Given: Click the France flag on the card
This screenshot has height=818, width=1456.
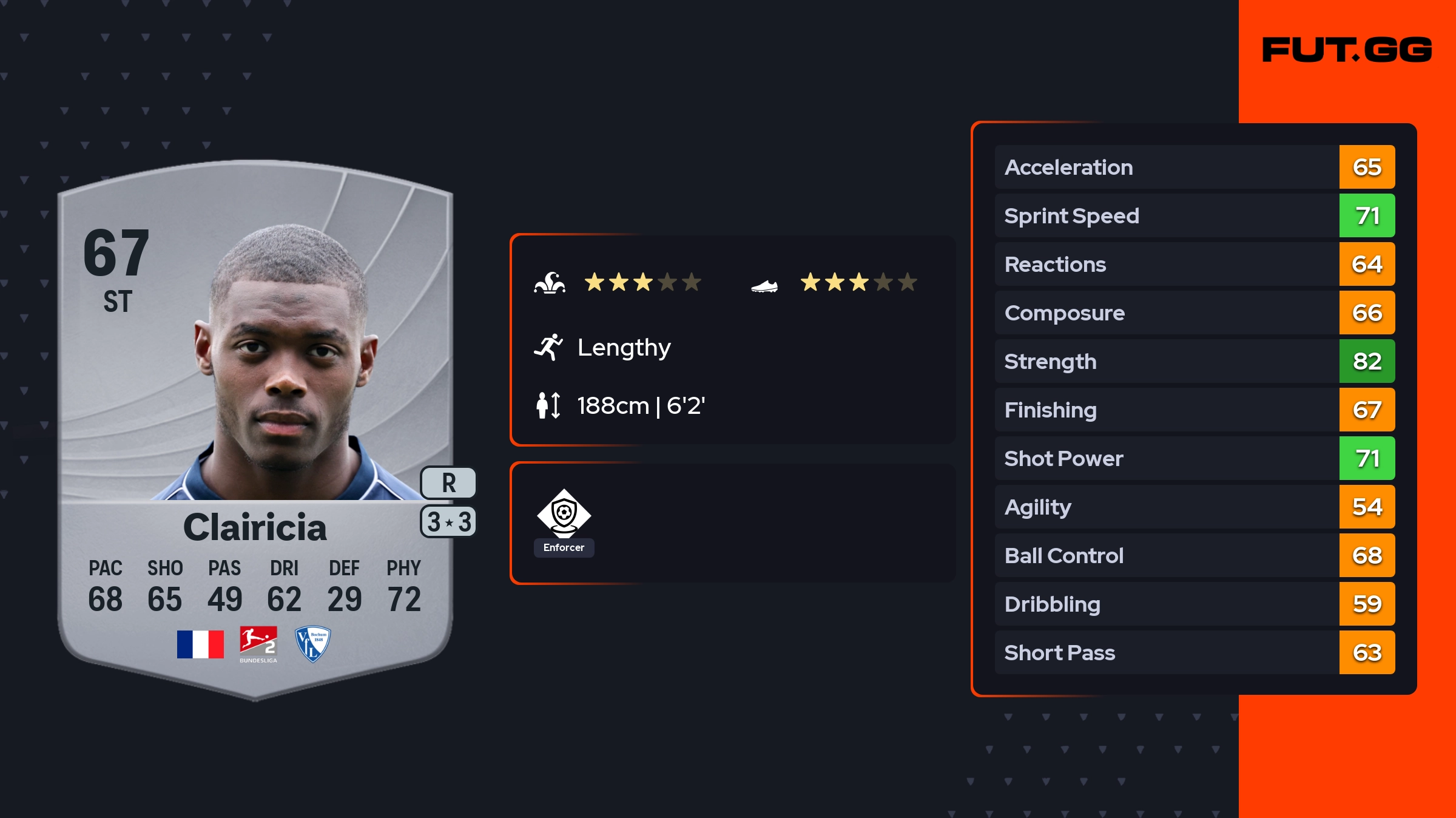Looking at the screenshot, I should pos(200,644).
